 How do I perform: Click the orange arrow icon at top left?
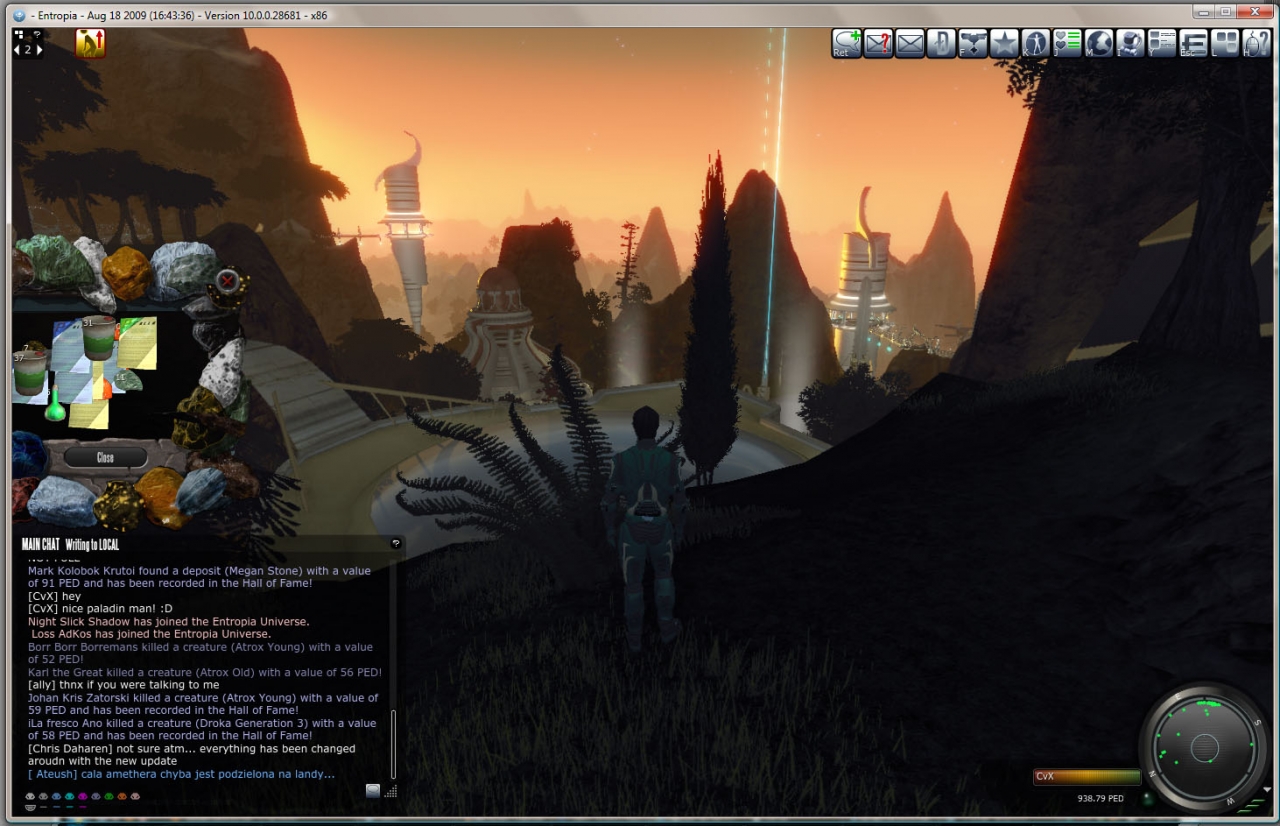coord(91,43)
